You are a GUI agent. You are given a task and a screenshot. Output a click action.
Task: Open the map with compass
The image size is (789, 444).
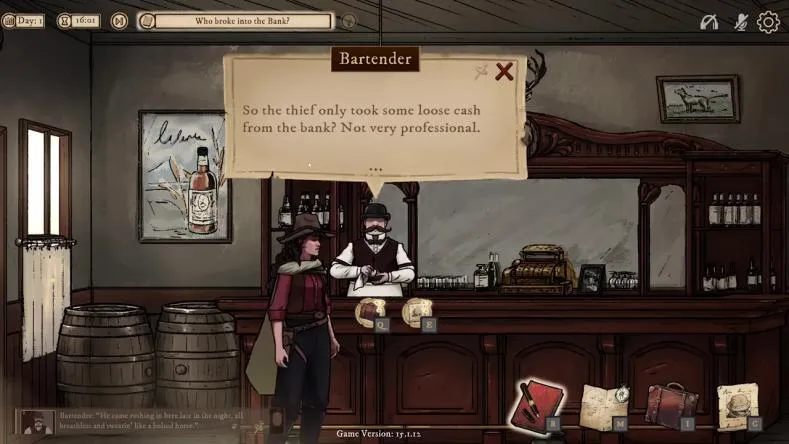(x=602, y=404)
